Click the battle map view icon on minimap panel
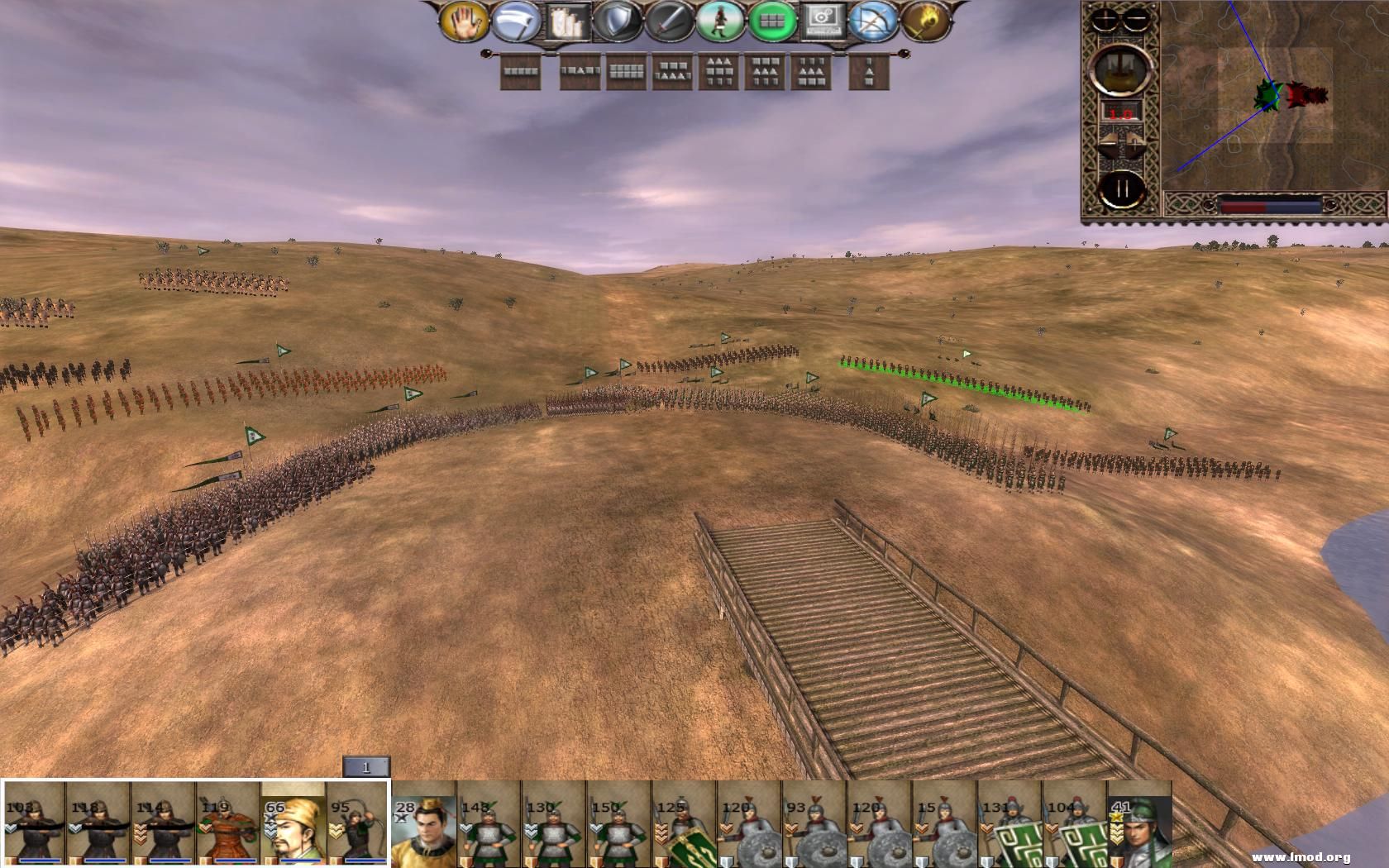The width and height of the screenshot is (1389, 868). coord(1119,70)
